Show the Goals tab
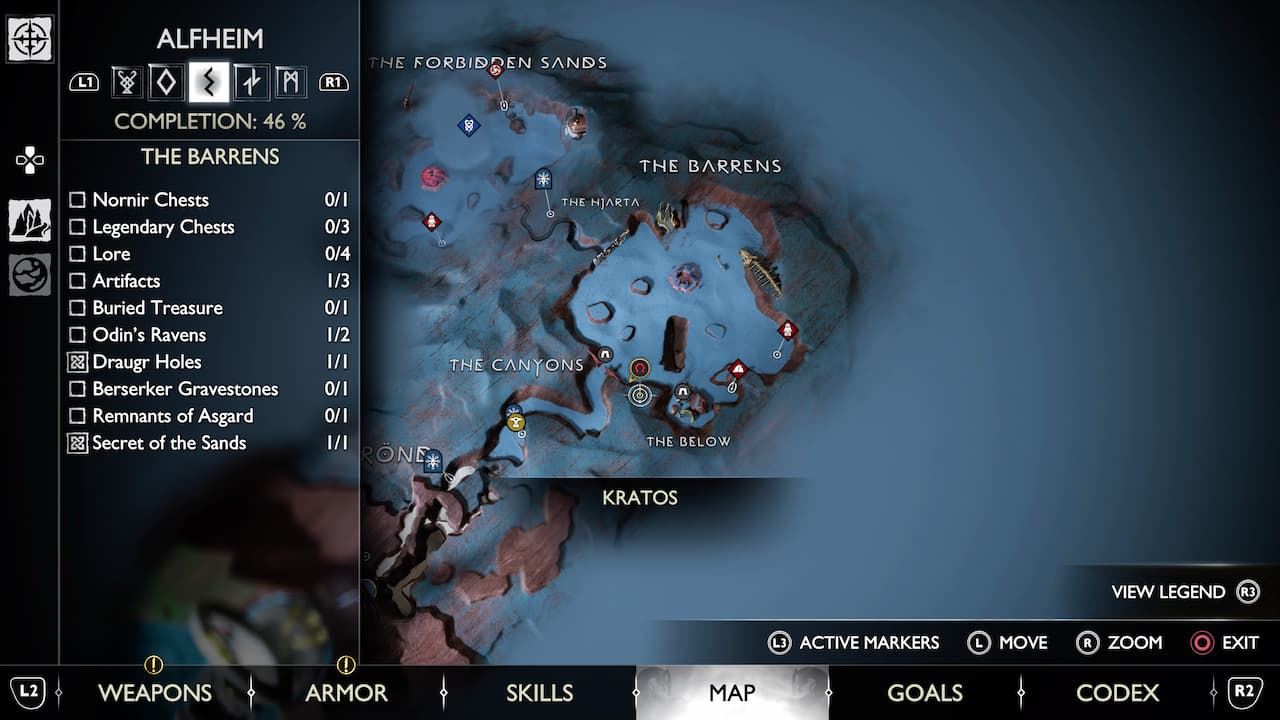 tap(924, 692)
